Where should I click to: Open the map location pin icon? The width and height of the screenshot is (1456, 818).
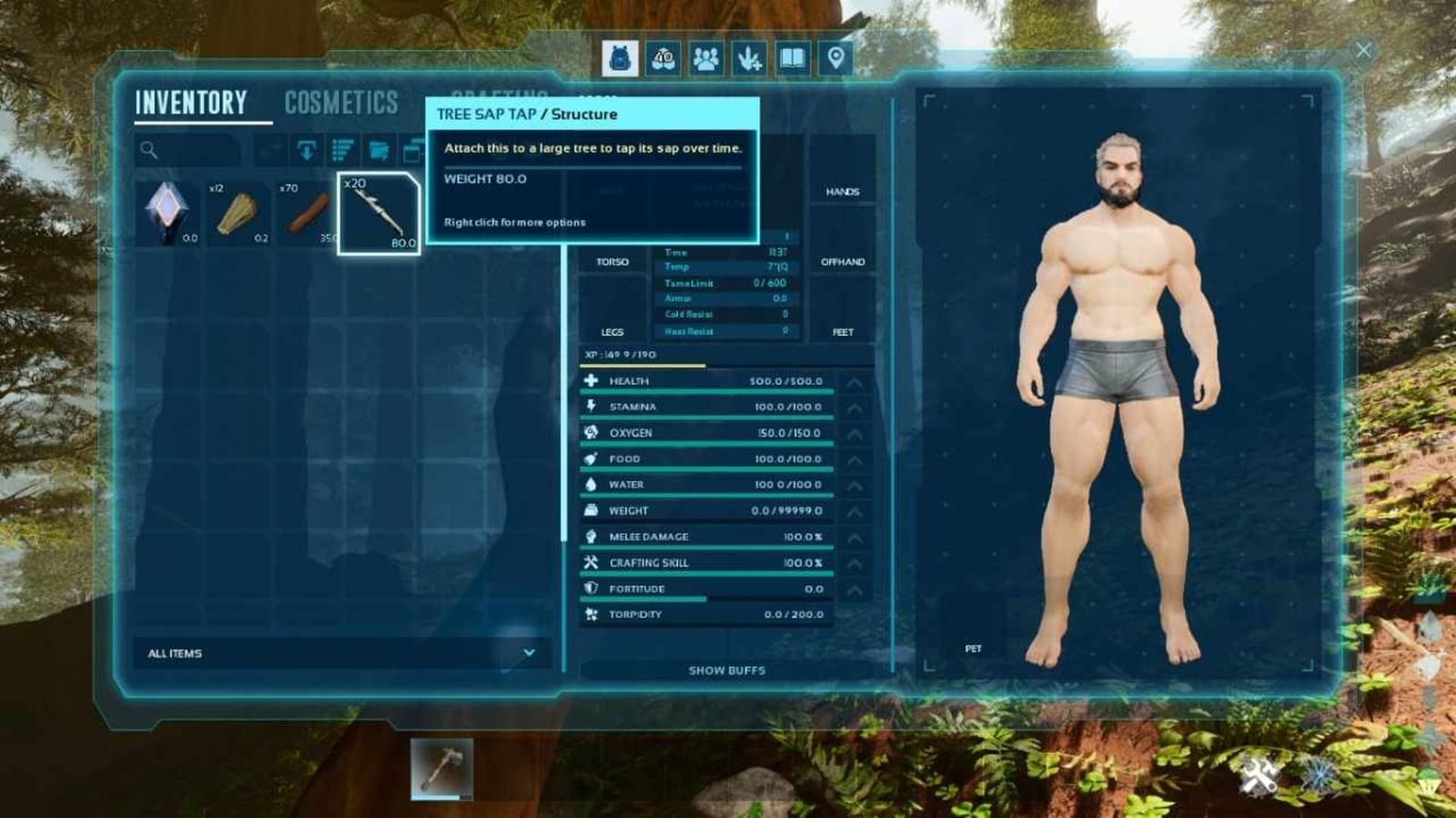(x=834, y=58)
